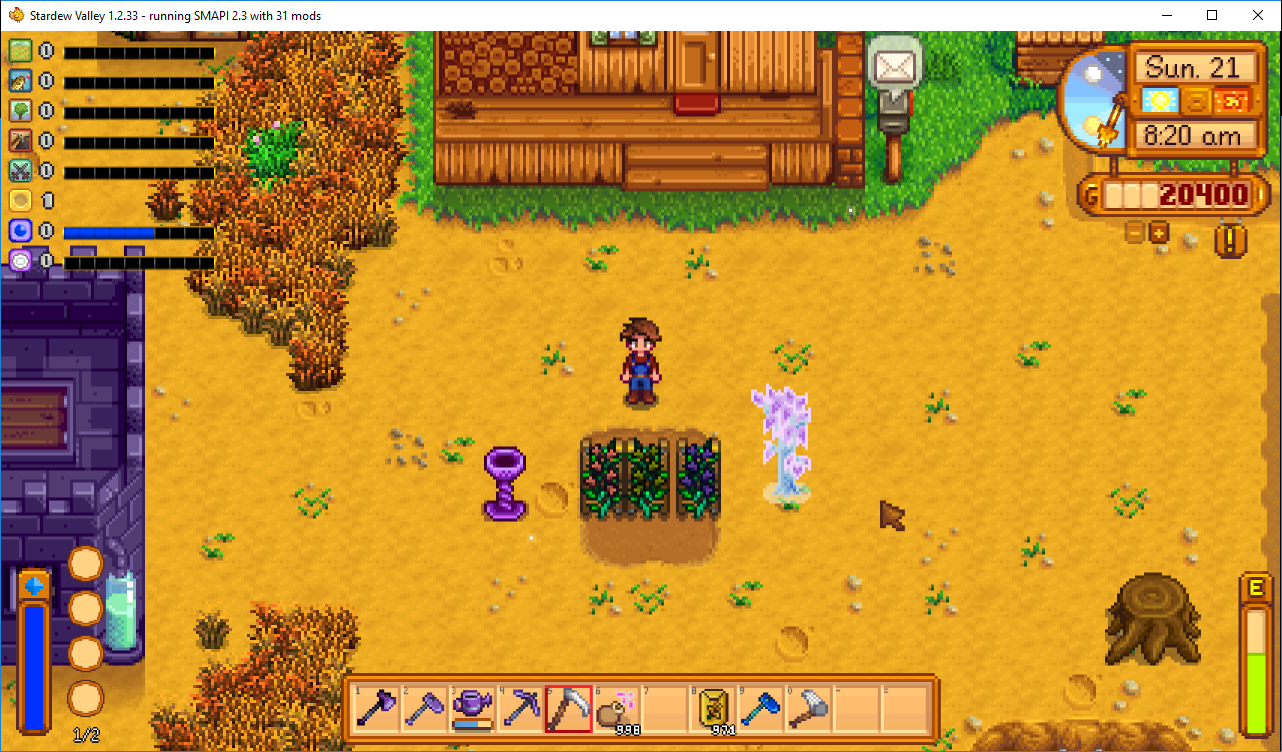The image size is (1282, 752).
Task: Select the Mining pickaxe skill icon
Action: click(x=22, y=141)
